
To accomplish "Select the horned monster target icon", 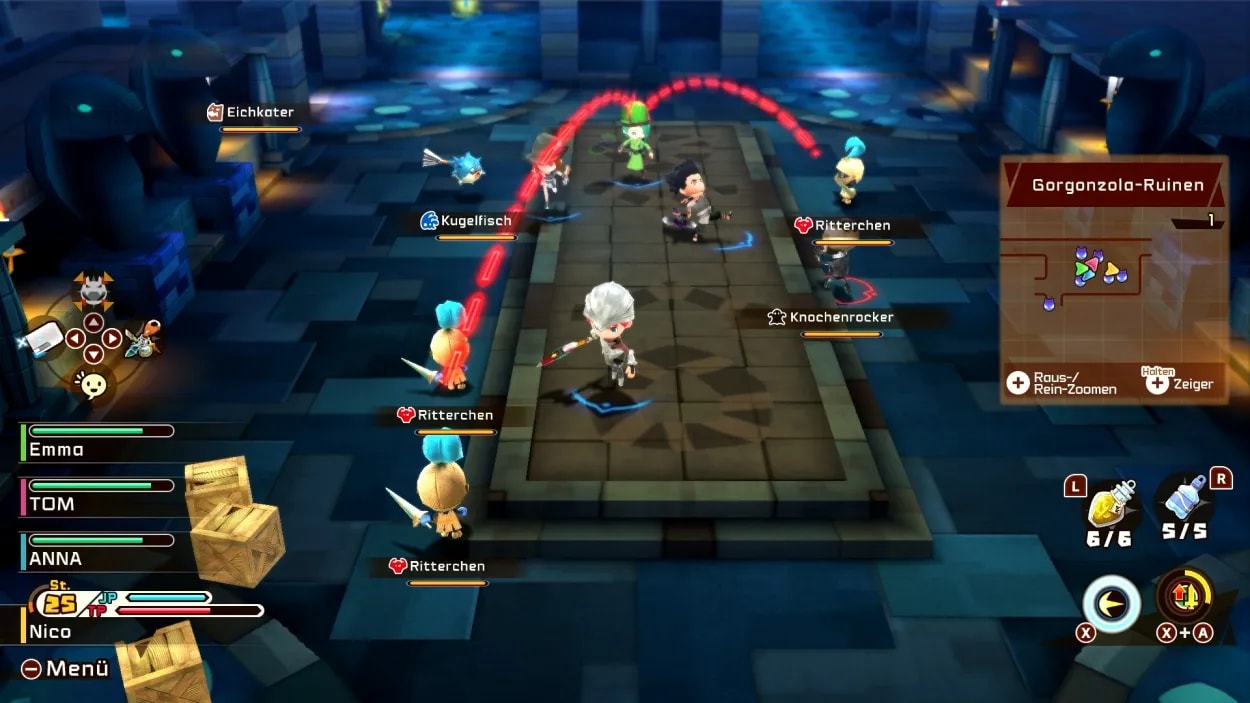I will click(x=93, y=291).
